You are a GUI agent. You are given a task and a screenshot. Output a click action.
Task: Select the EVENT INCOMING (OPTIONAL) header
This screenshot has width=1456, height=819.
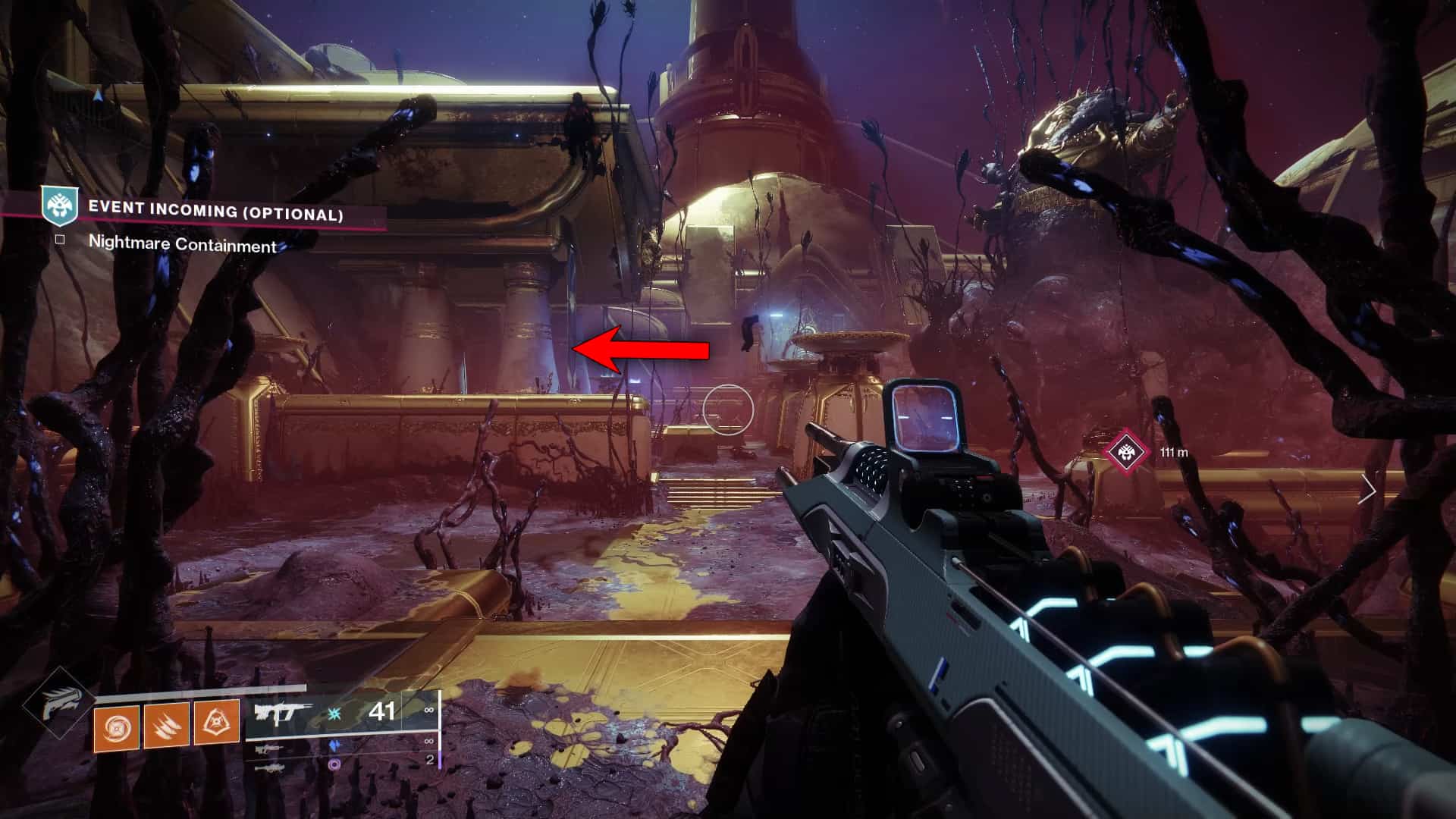pos(216,215)
